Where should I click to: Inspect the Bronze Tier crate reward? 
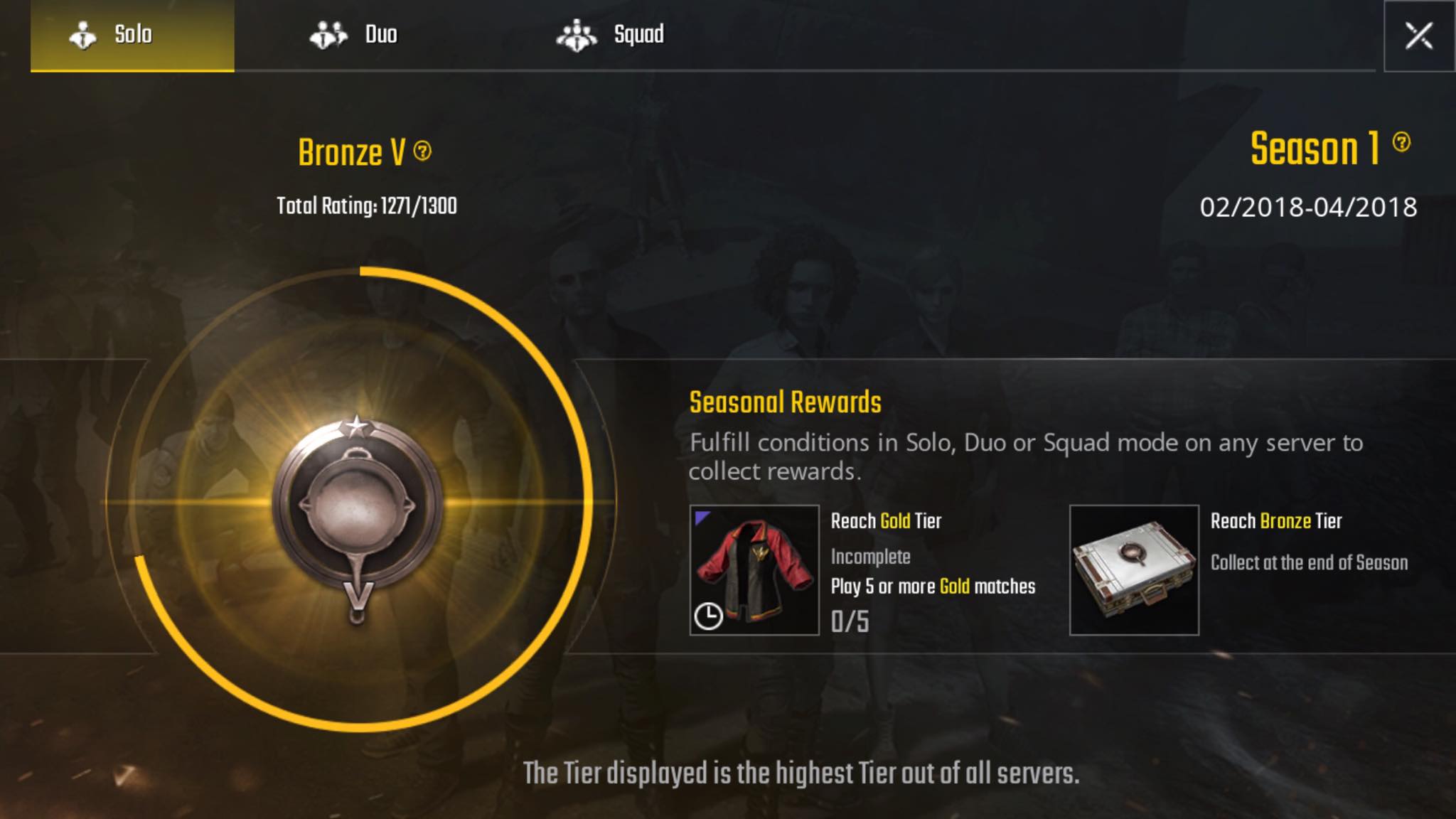coord(1134,570)
